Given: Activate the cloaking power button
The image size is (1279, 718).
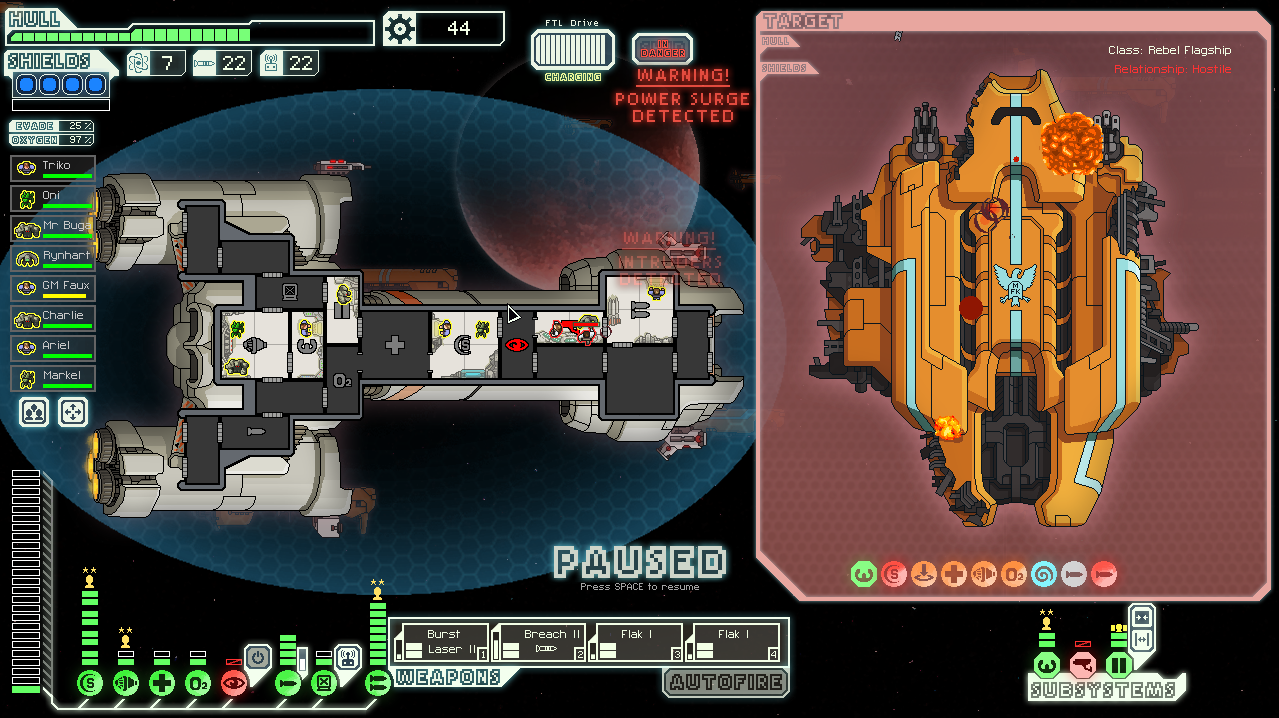Looking at the screenshot, I should [257, 658].
